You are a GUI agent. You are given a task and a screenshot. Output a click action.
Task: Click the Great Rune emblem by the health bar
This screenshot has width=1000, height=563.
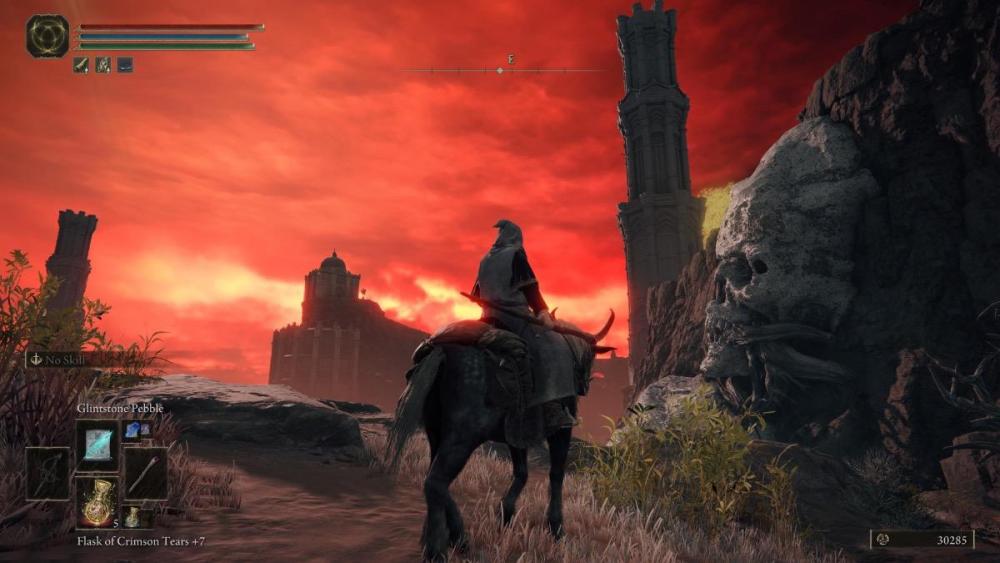[x=47, y=36]
